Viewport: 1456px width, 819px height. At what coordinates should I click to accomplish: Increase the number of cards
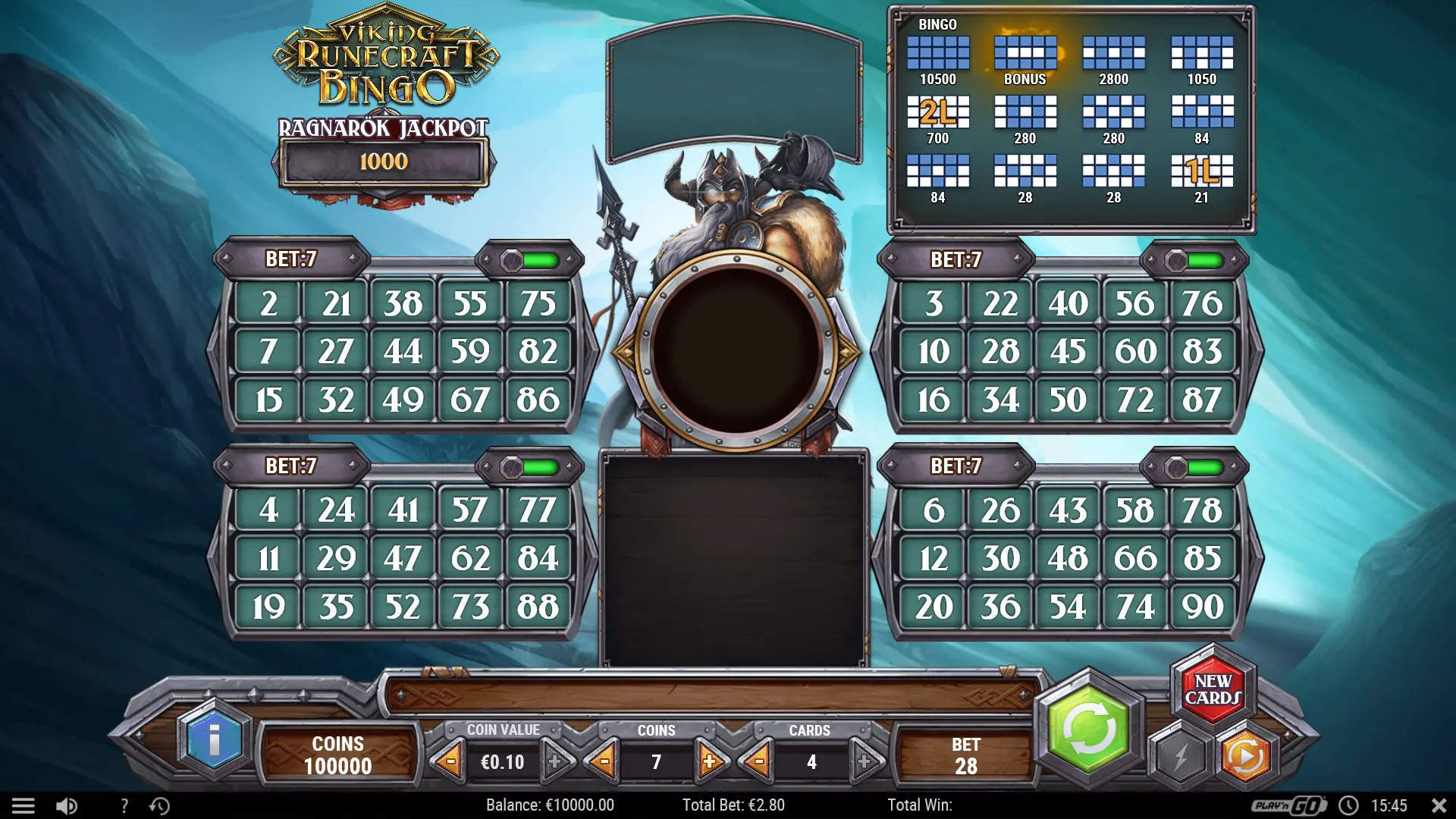click(864, 762)
